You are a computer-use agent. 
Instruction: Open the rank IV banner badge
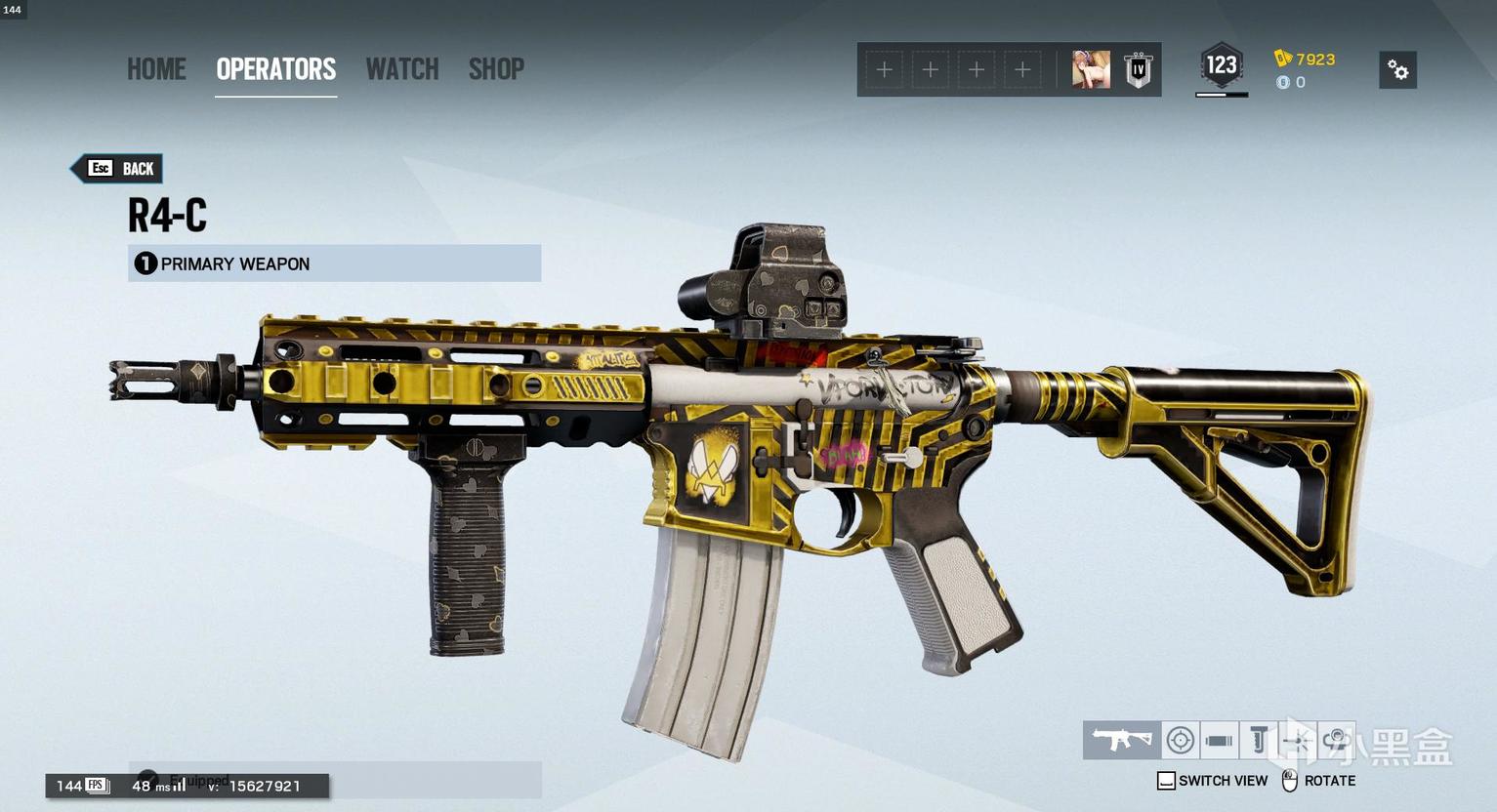click(x=1138, y=70)
